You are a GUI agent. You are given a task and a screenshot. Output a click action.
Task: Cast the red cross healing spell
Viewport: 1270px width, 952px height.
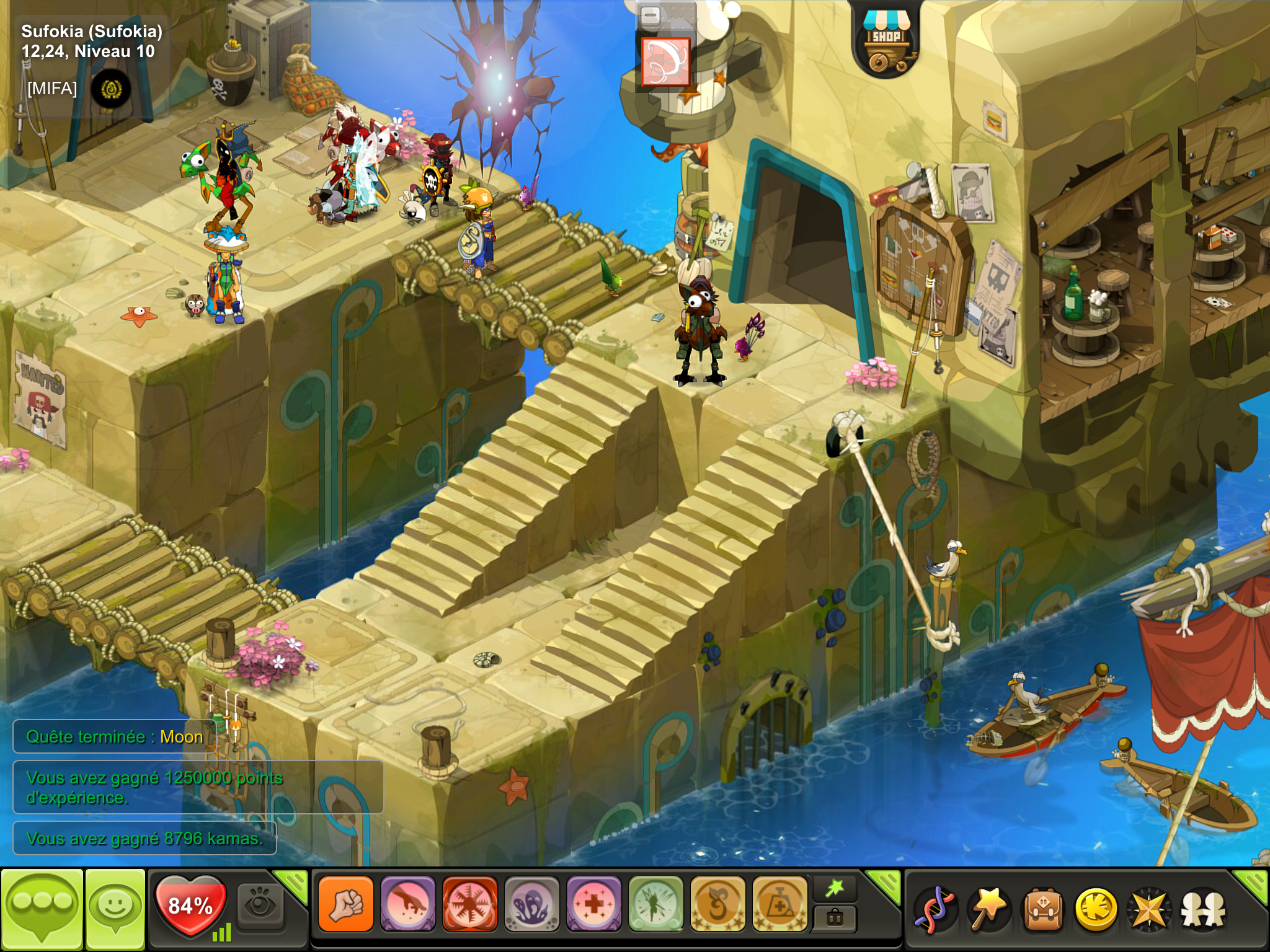click(x=593, y=904)
